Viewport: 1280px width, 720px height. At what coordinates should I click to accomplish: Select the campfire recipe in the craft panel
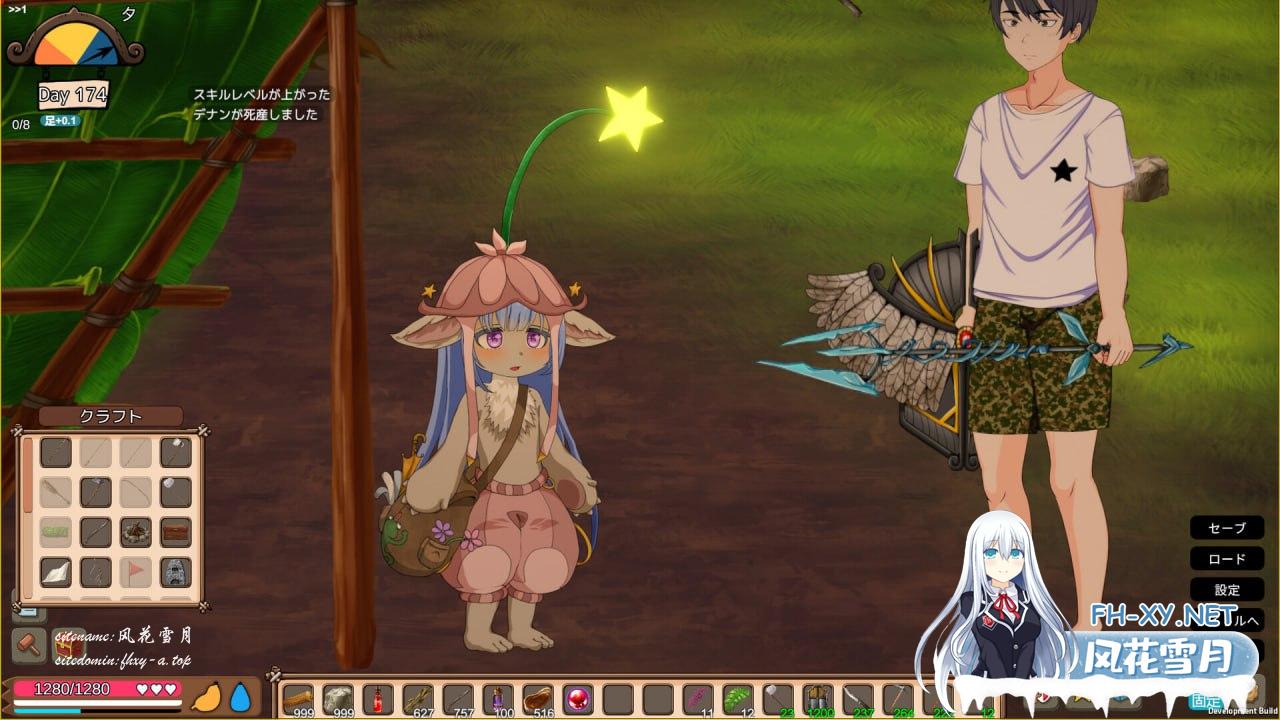136,532
